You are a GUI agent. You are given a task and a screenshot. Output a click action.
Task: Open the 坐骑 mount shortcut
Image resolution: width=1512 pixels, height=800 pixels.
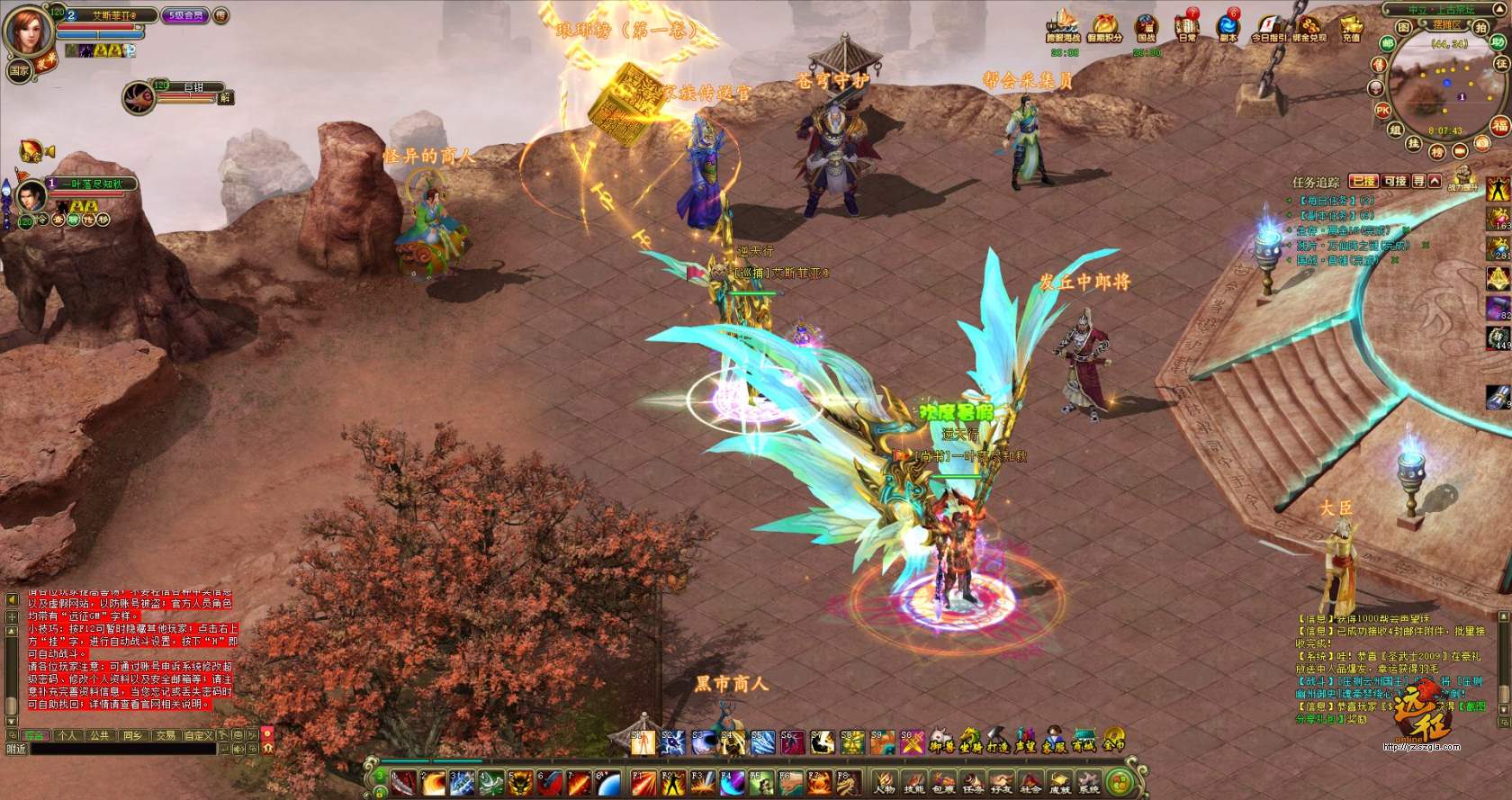(x=969, y=742)
